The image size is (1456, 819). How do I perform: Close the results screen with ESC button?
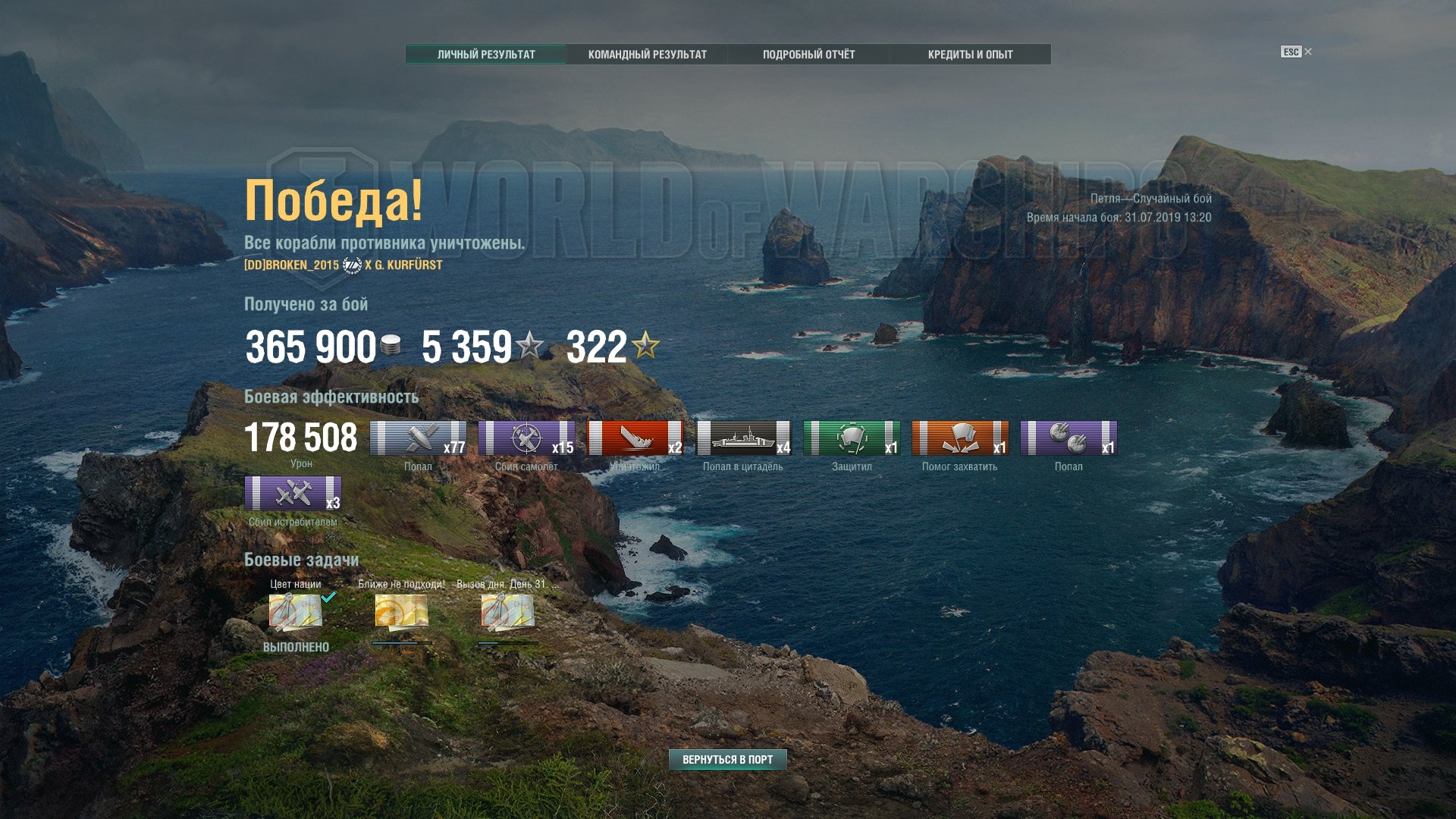click(1296, 52)
